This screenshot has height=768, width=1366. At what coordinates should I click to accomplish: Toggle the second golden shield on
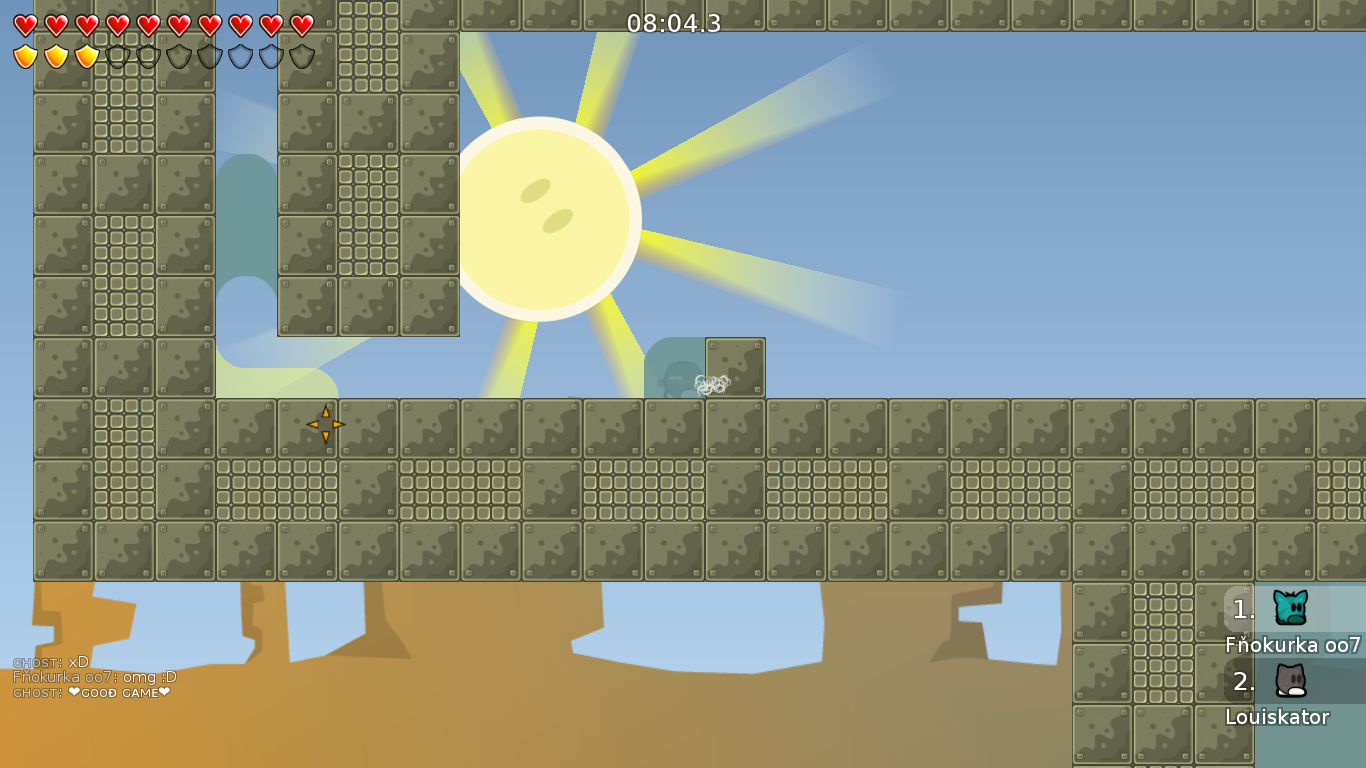coord(54,57)
